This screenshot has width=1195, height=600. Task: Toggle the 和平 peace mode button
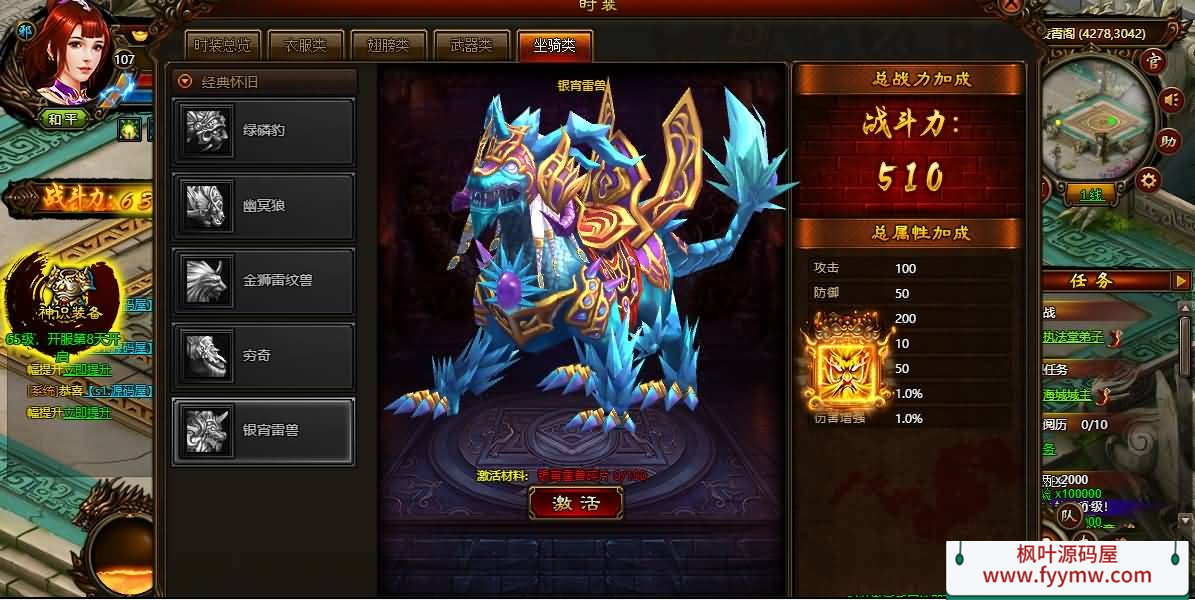point(63,118)
